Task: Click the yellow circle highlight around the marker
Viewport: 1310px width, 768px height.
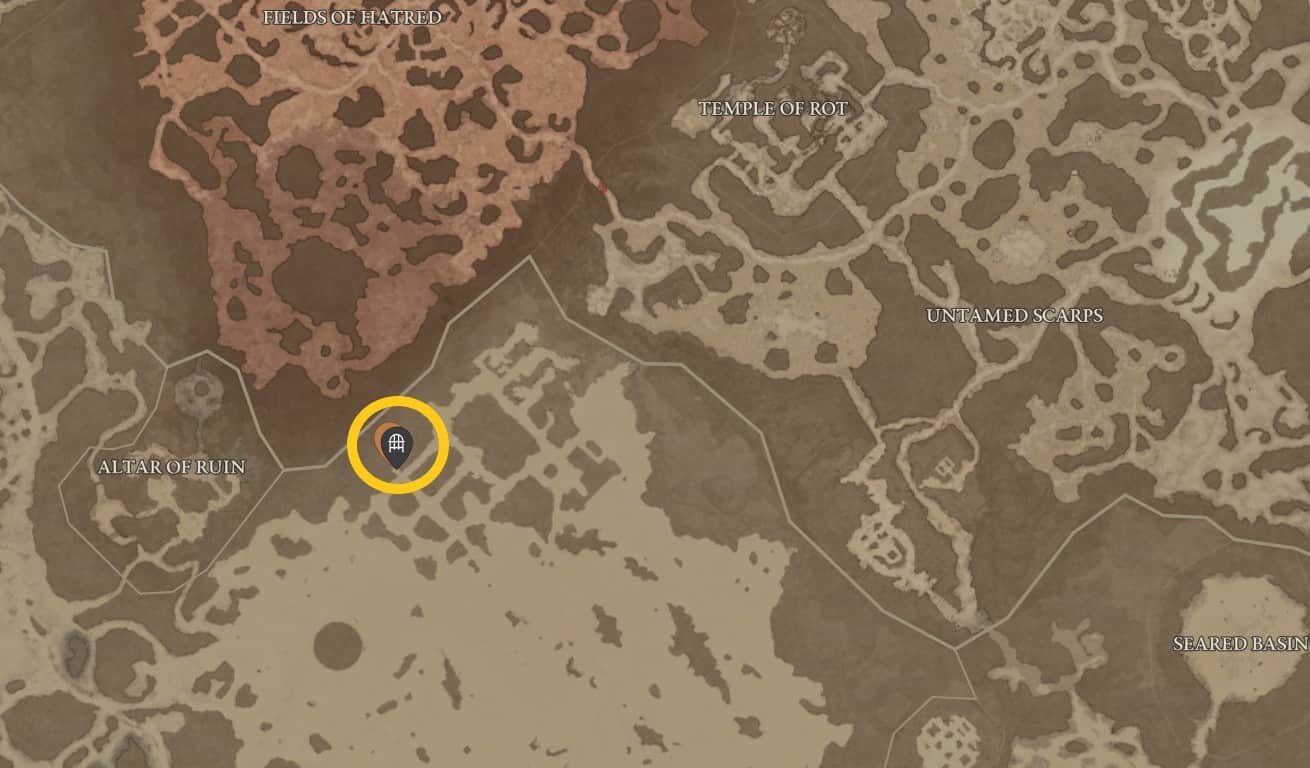Action: coord(398,399)
